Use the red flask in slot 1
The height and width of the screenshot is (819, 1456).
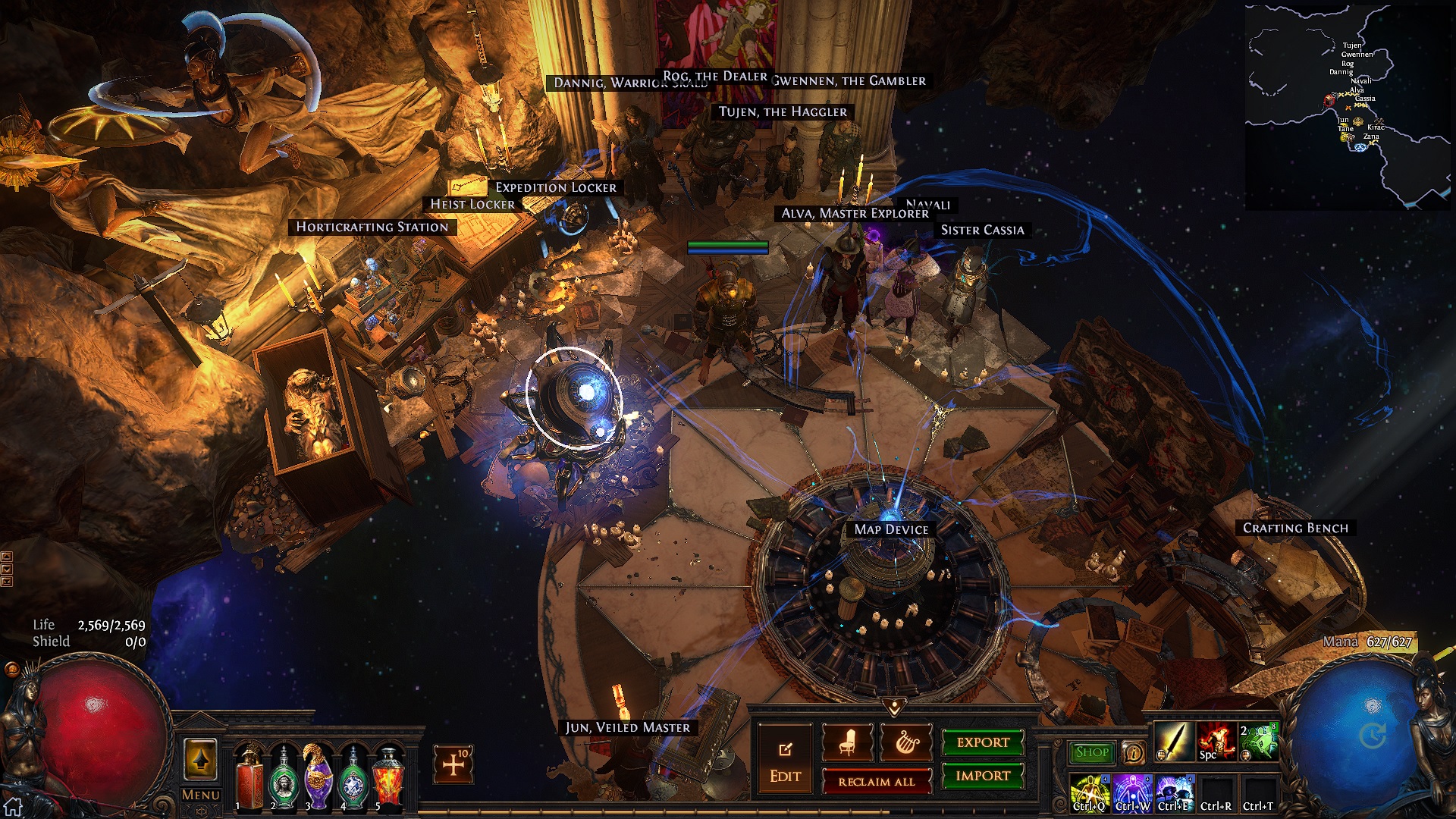point(249,775)
